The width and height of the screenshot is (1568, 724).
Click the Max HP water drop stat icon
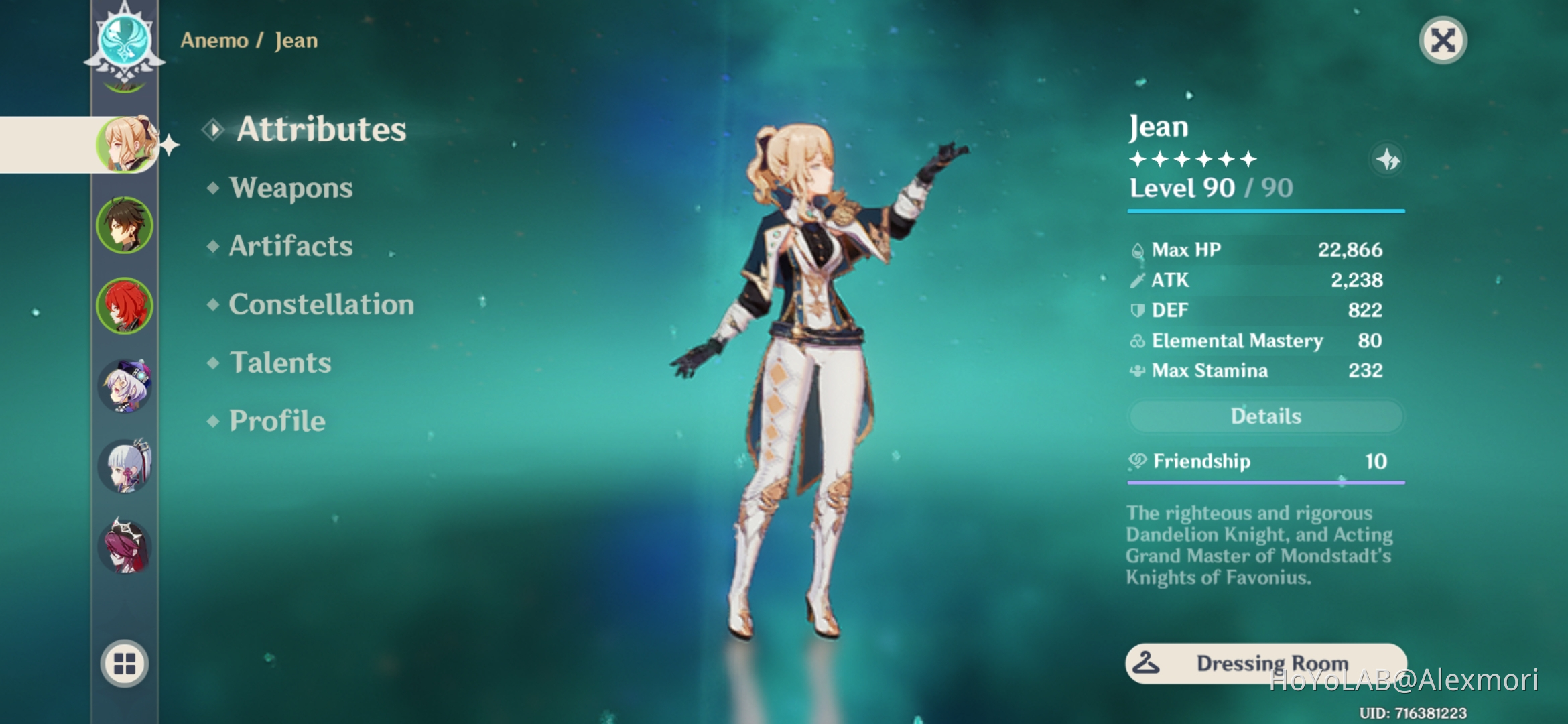click(1138, 249)
